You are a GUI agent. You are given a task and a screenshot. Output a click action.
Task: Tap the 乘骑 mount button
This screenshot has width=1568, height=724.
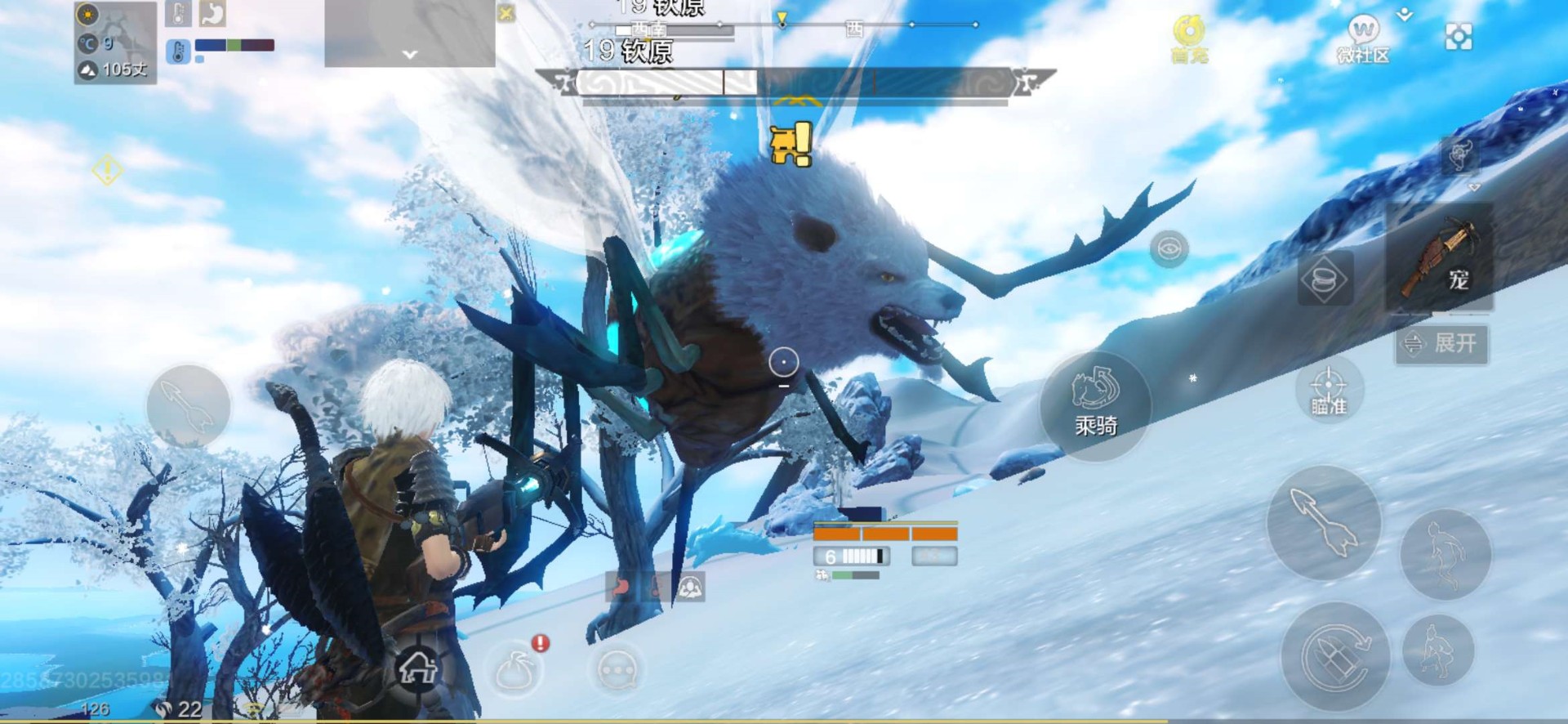(1095, 405)
